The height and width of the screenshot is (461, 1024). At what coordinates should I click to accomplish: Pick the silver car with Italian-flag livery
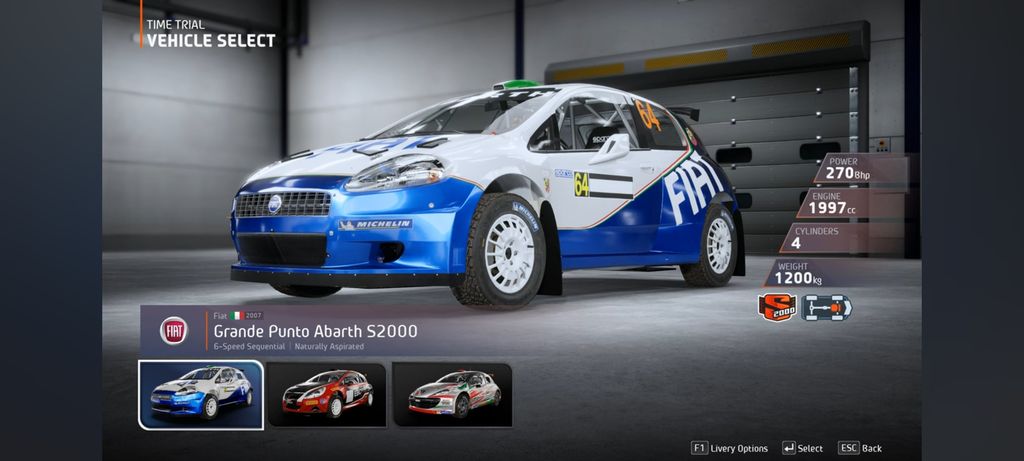click(452, 394)
